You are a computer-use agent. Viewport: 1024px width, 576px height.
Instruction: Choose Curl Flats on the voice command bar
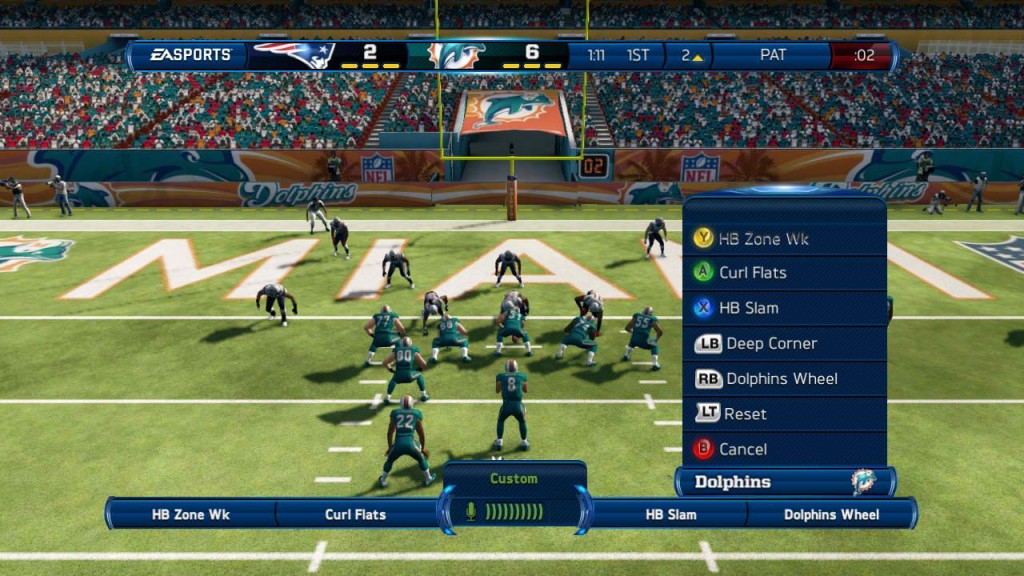coord(355,515)
